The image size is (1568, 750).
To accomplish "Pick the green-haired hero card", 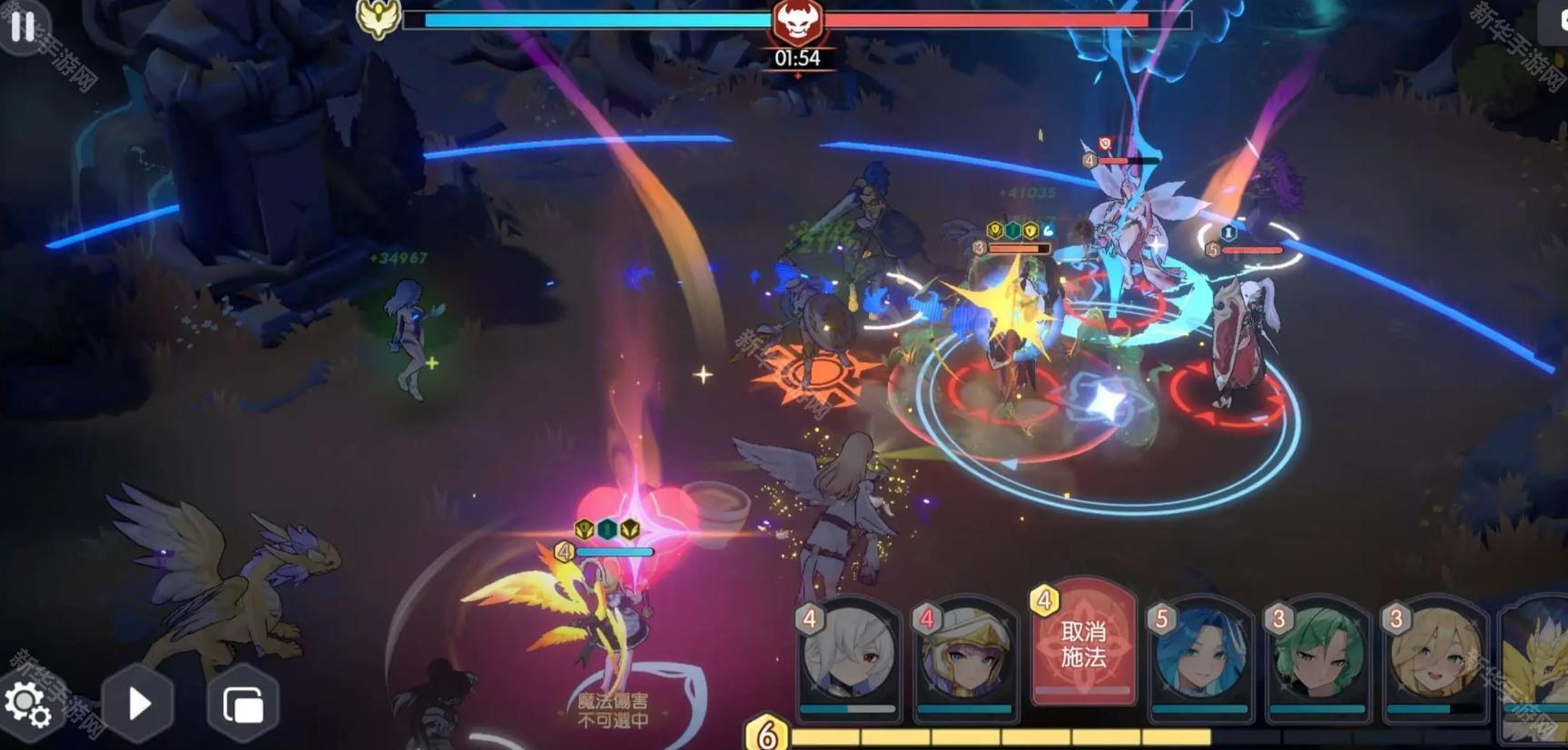I will point(1317,656).
